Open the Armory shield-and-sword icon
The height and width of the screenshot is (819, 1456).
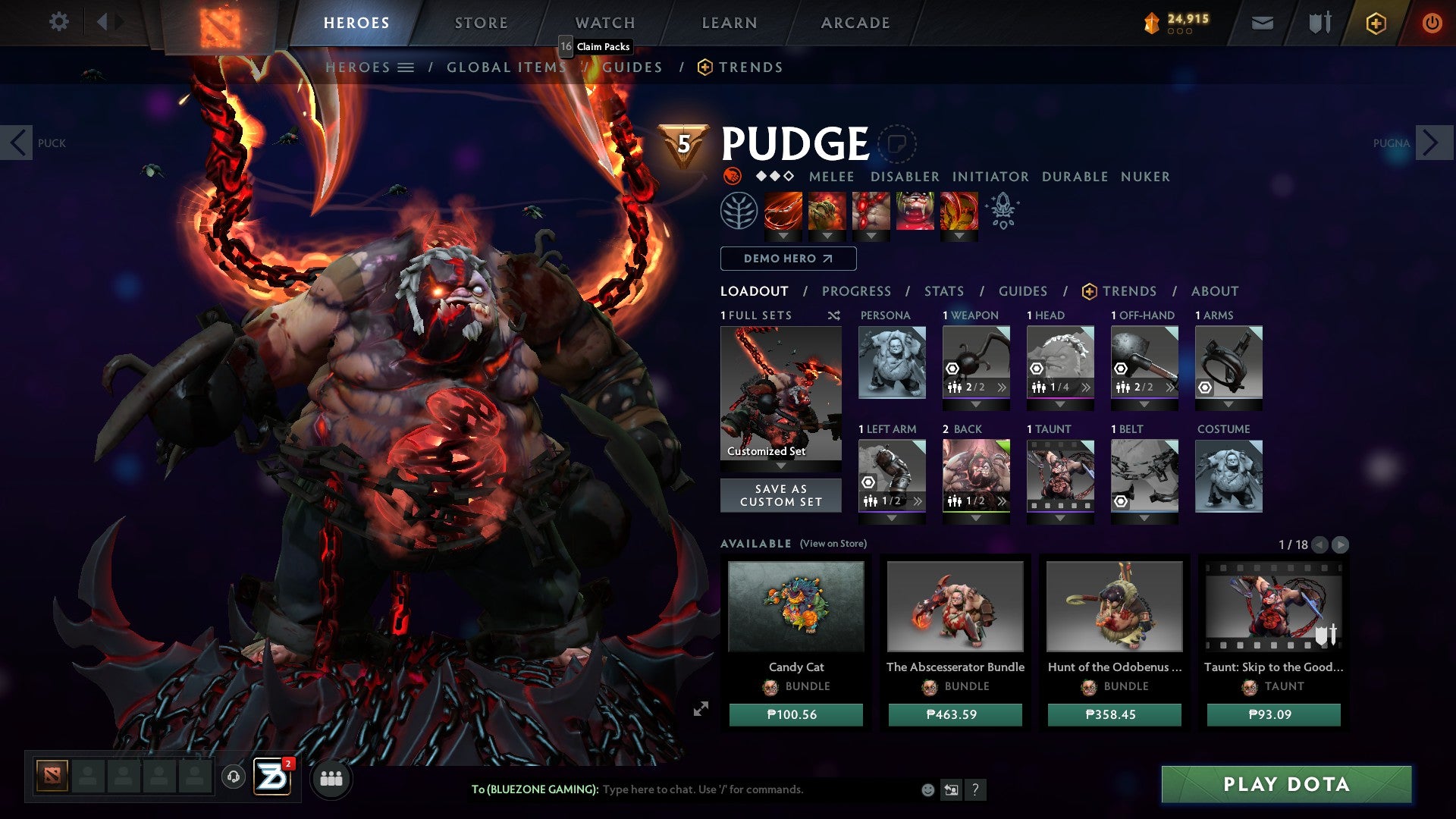click(x=1319, y=22)
